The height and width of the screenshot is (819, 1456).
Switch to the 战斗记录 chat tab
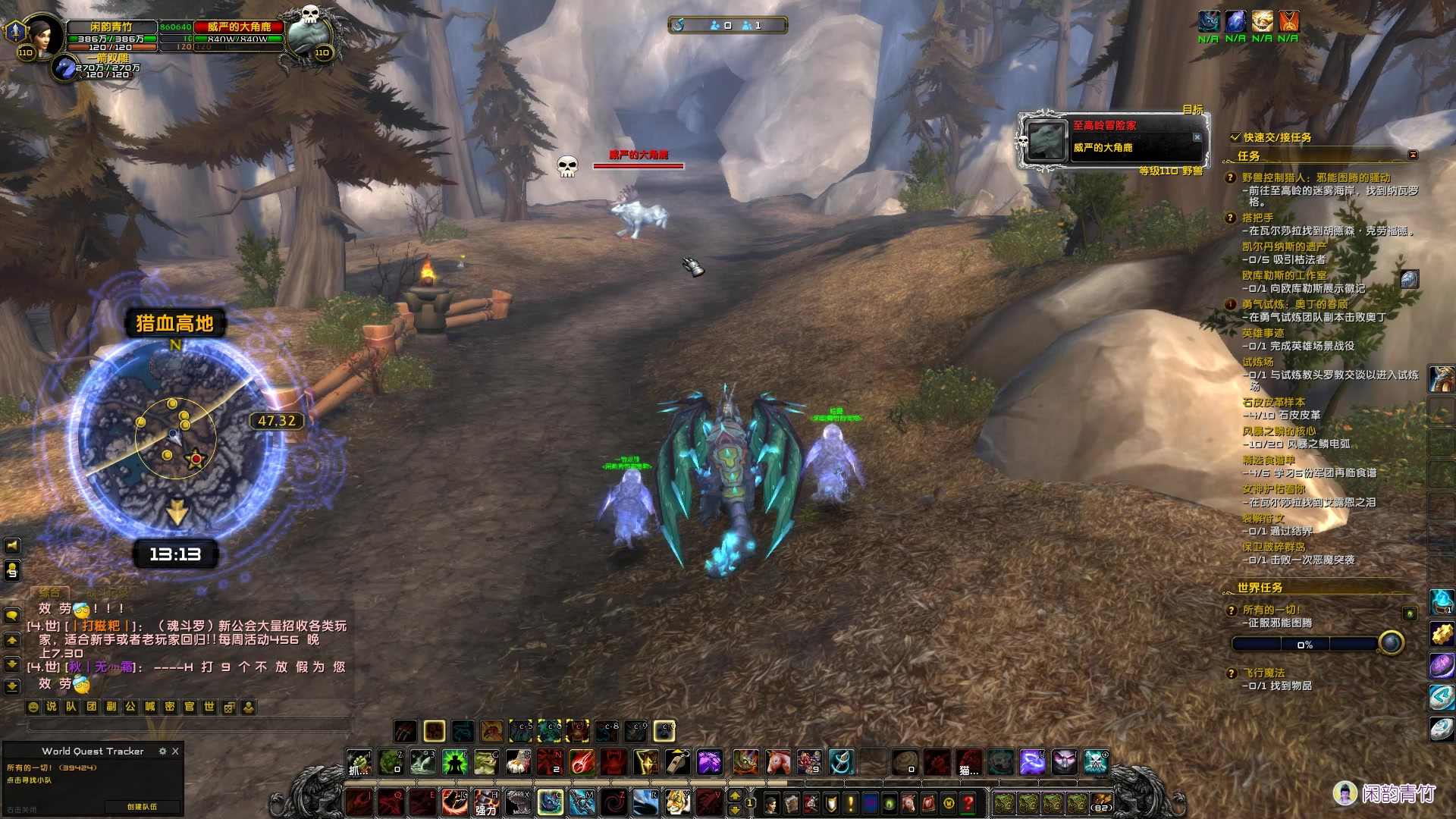click(106, 592)
